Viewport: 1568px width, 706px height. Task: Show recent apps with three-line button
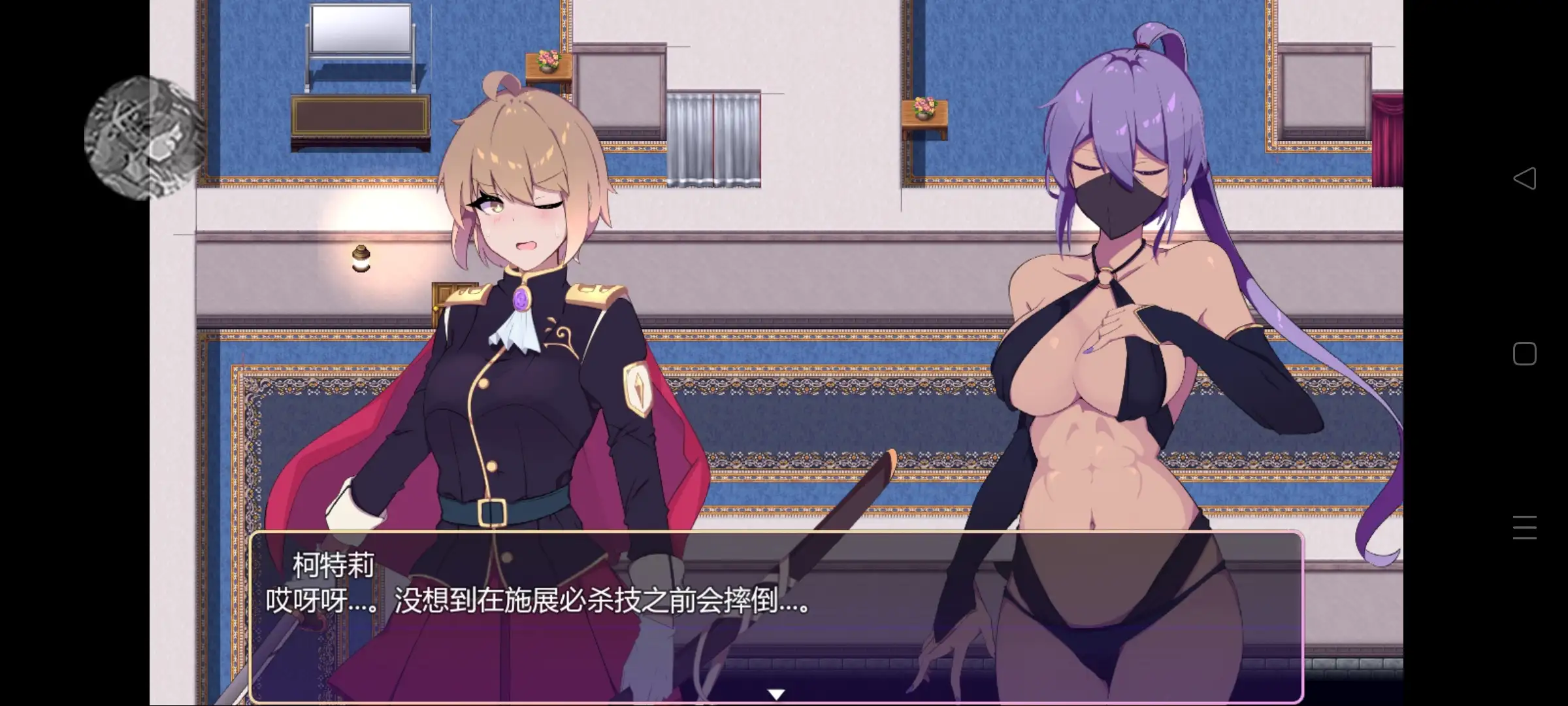click(1524, 528)
